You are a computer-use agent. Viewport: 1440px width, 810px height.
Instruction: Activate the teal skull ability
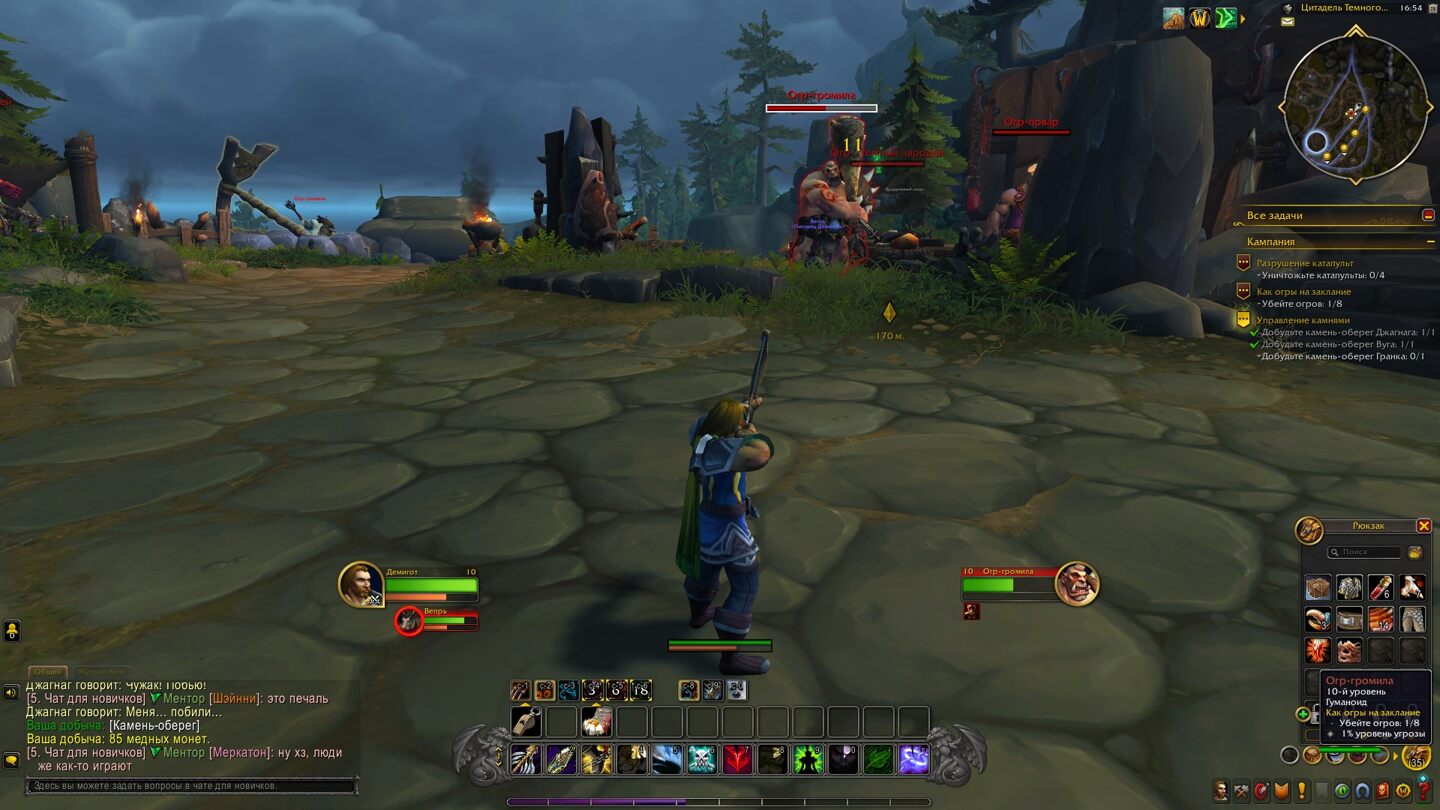point(702,760)
